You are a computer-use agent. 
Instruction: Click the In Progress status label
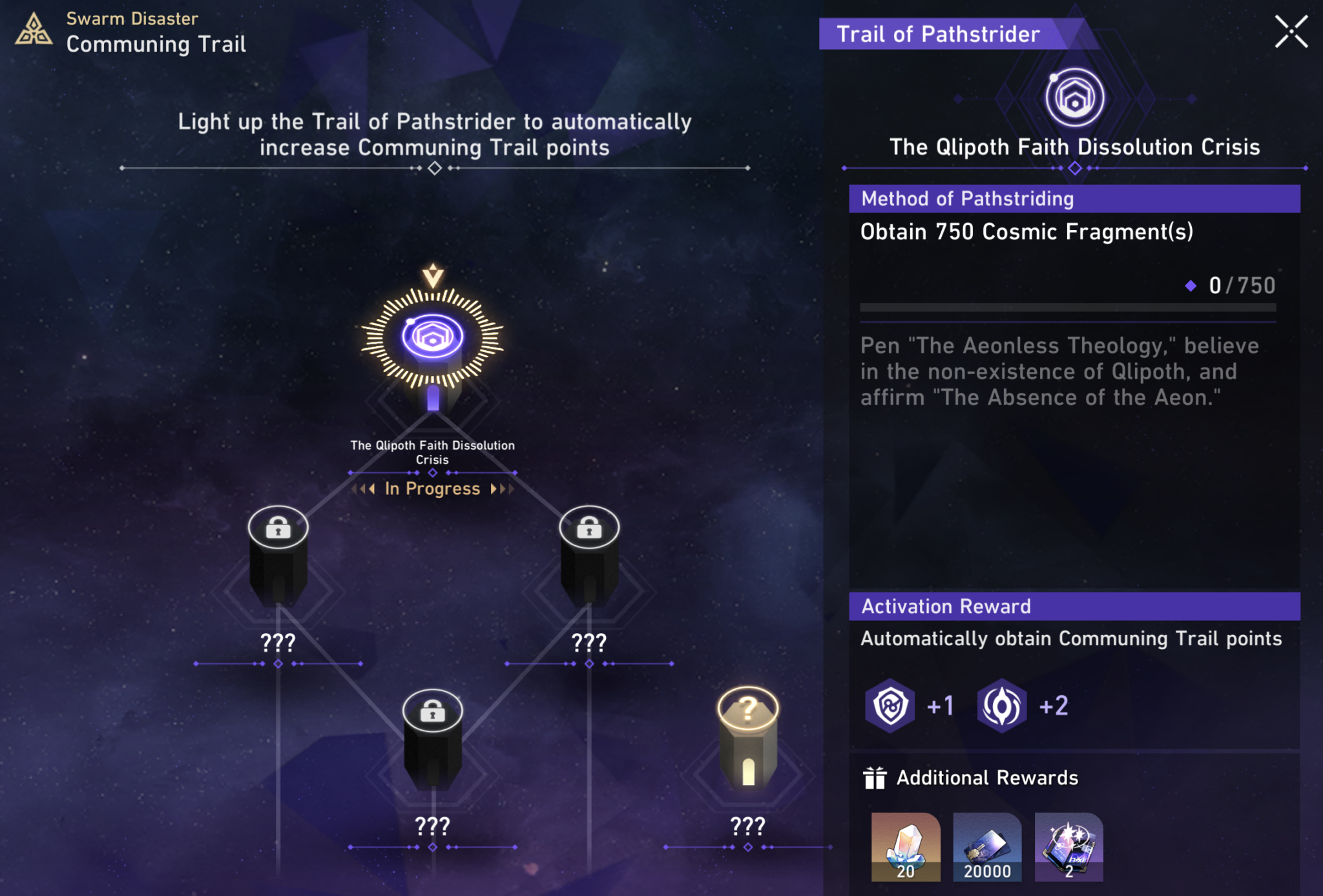tap(432, 489)
